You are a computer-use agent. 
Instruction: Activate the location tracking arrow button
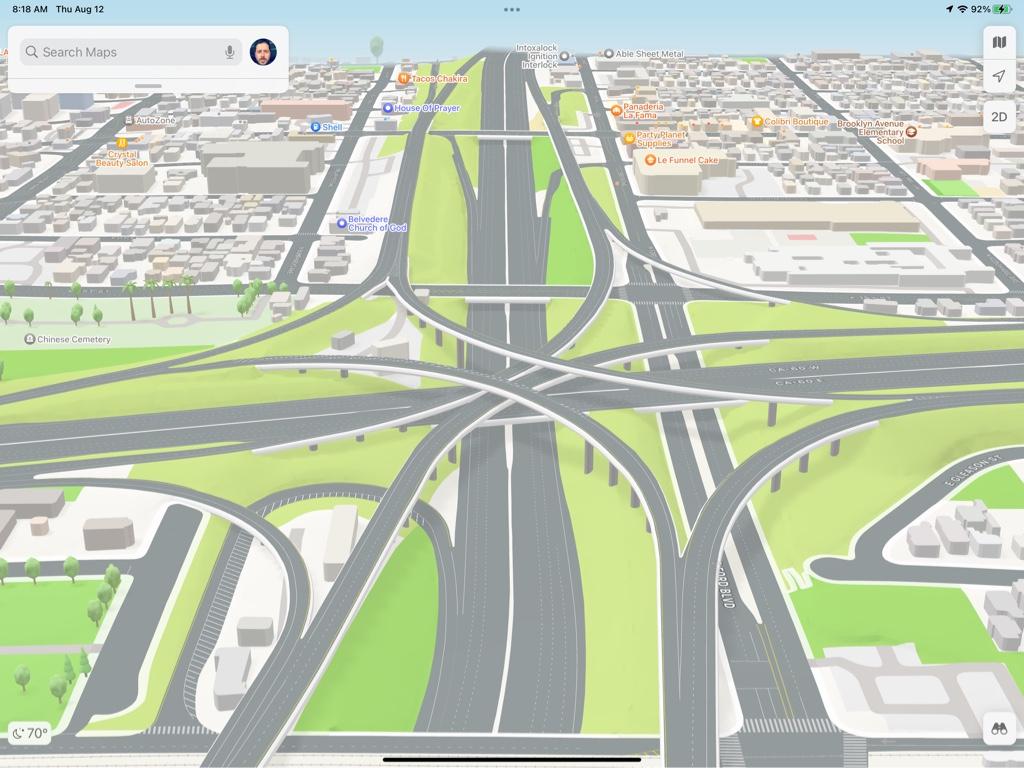point(999,76)
